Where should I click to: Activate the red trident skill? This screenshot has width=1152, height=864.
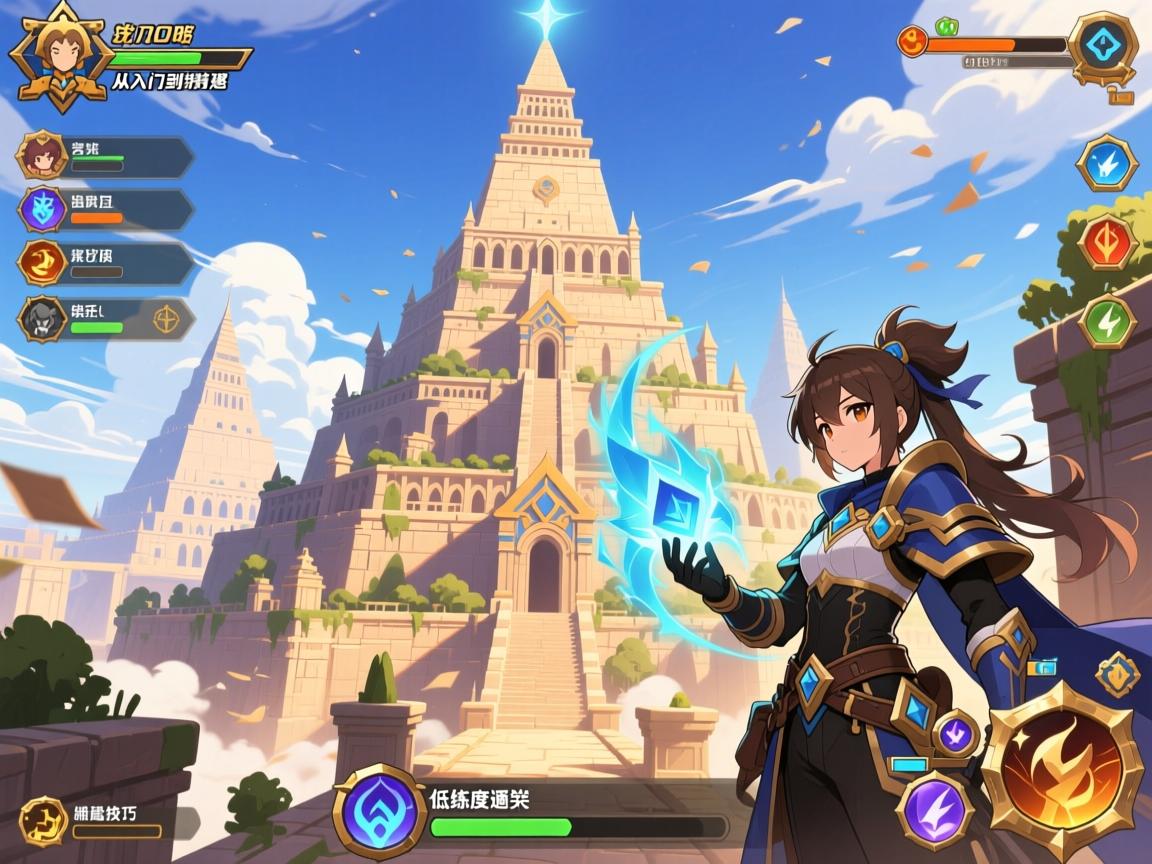coord(1107,243)
